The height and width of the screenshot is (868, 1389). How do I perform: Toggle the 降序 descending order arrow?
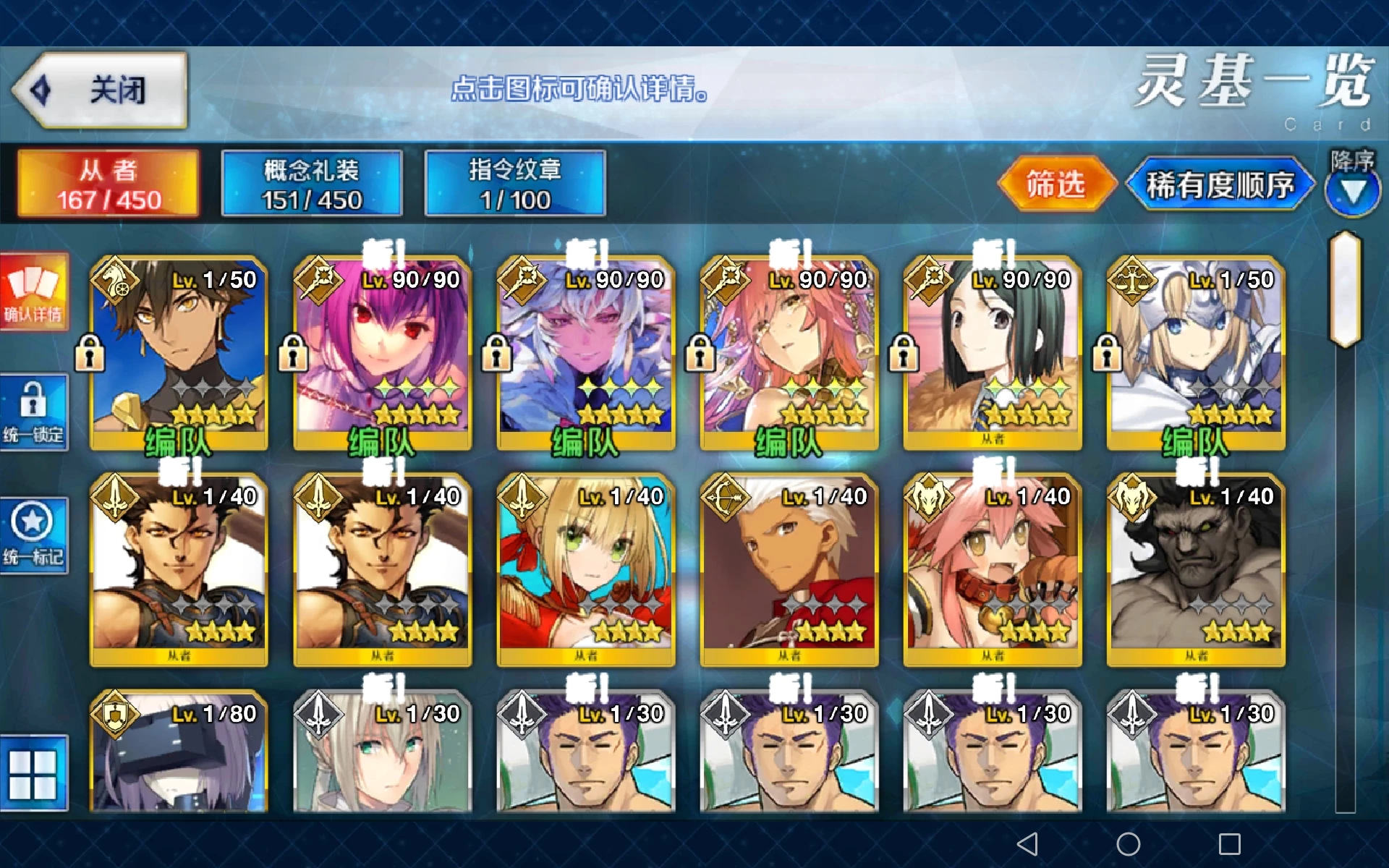pyautogui.click(x=1352, y=191)
